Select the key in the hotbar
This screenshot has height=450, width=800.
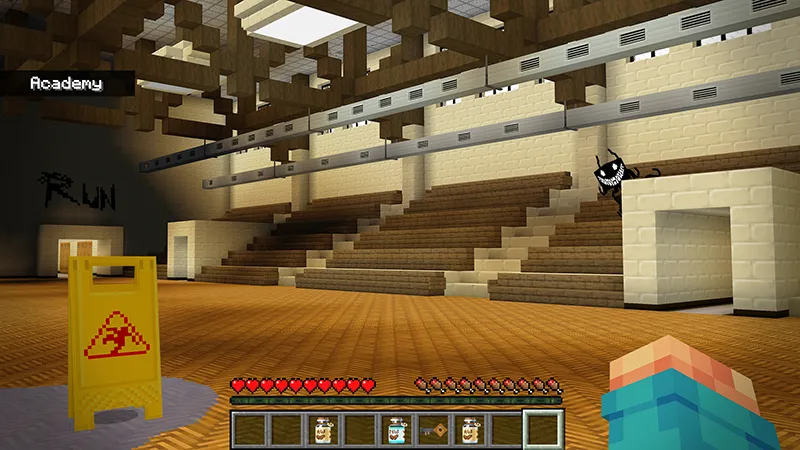tap(432, 430)
